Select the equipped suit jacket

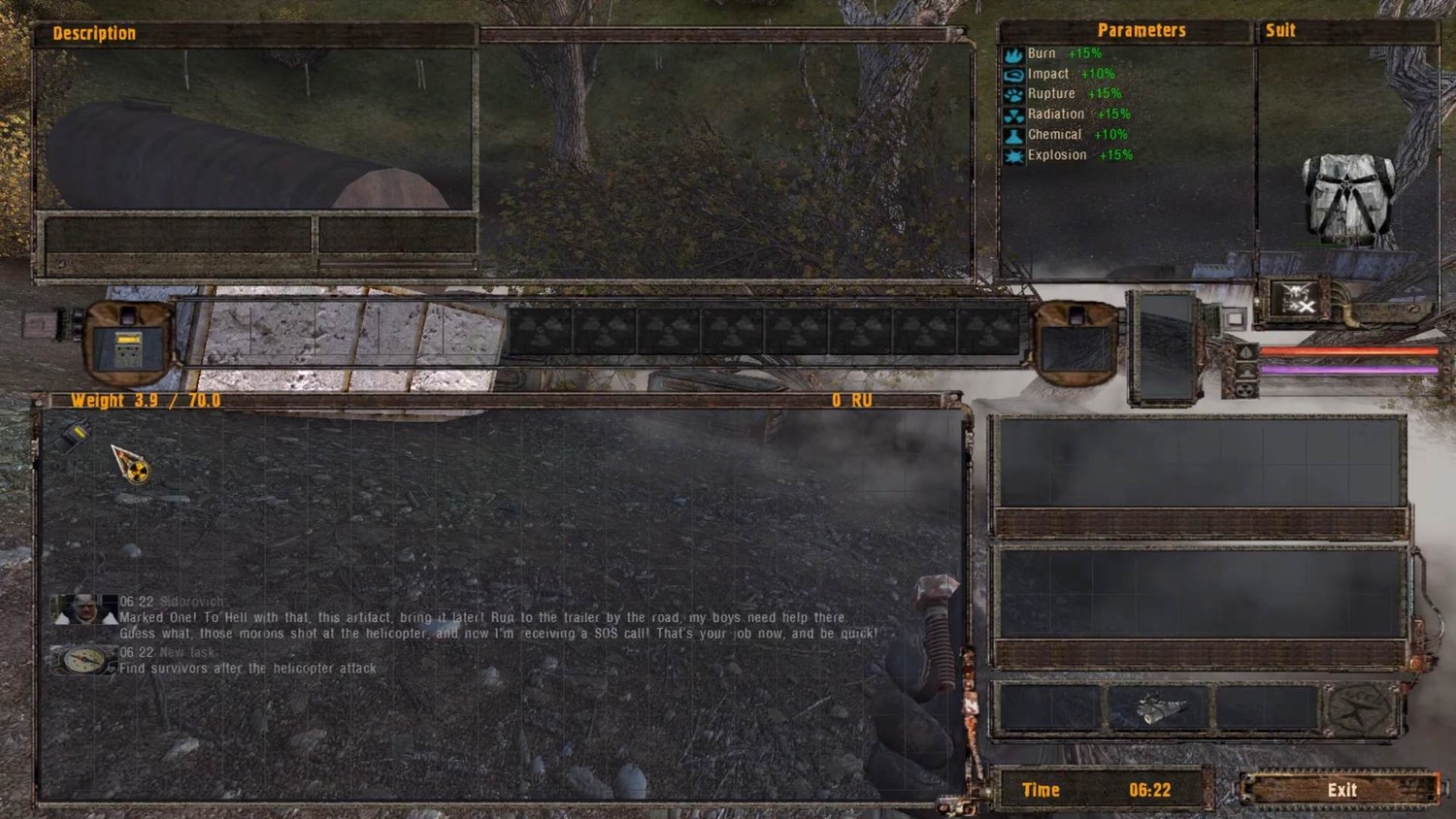click(1349, 198)
